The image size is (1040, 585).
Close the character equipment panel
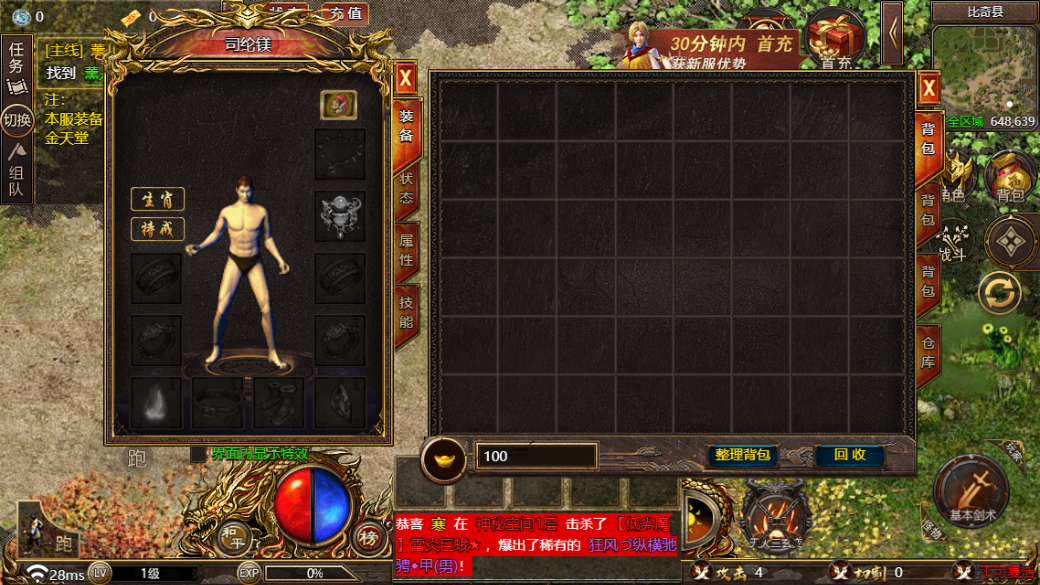[405, 78]
